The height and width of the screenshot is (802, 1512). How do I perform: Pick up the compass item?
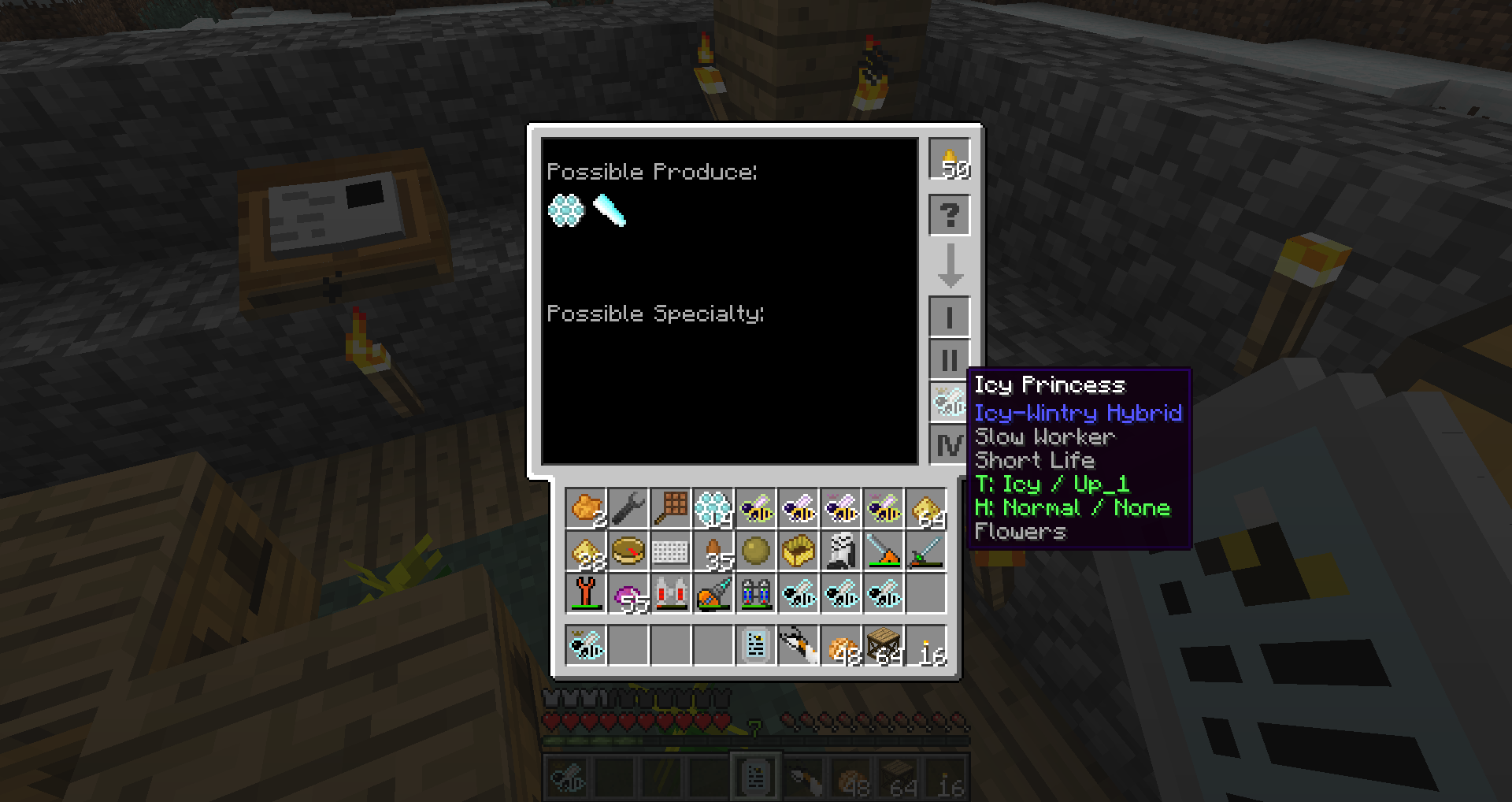pyautogui.click(x=628, y=551)
